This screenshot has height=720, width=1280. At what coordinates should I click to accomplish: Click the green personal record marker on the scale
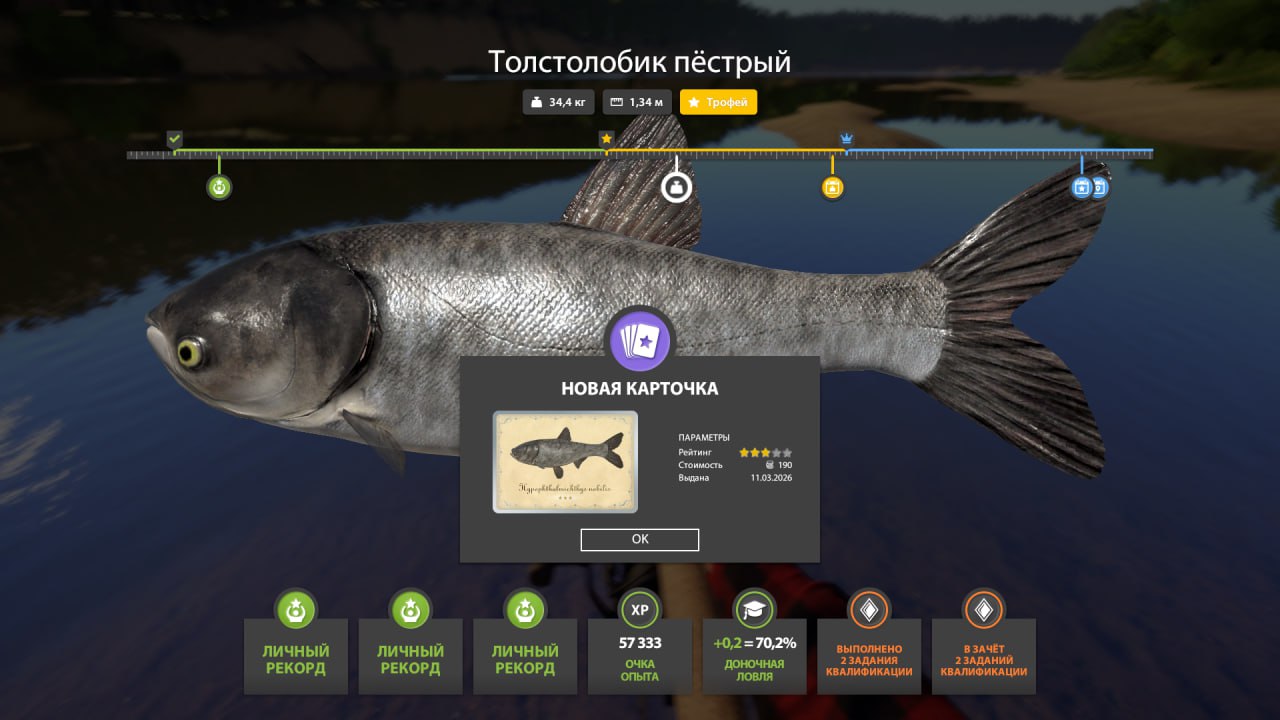[x=219, y=187]
